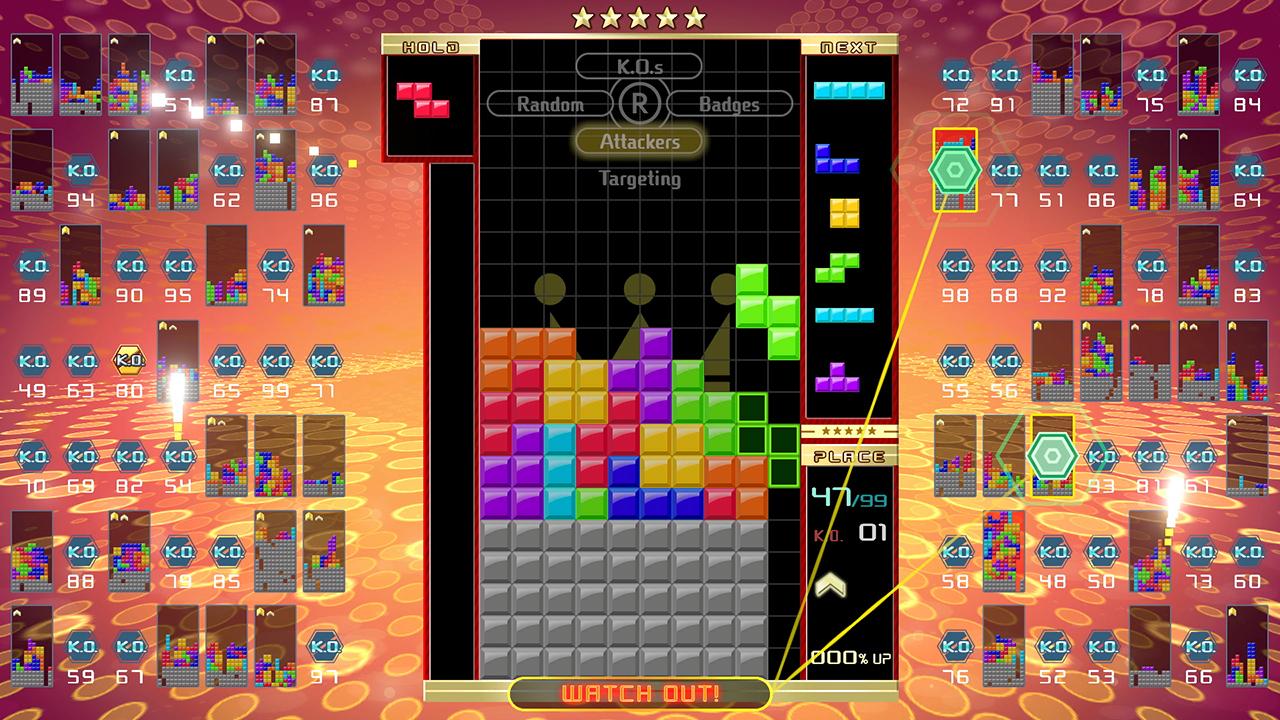Screen dimensions: 1280x720
Task: Select the yellow O-piece in the NEXT queue
Action: coord(843,213)
